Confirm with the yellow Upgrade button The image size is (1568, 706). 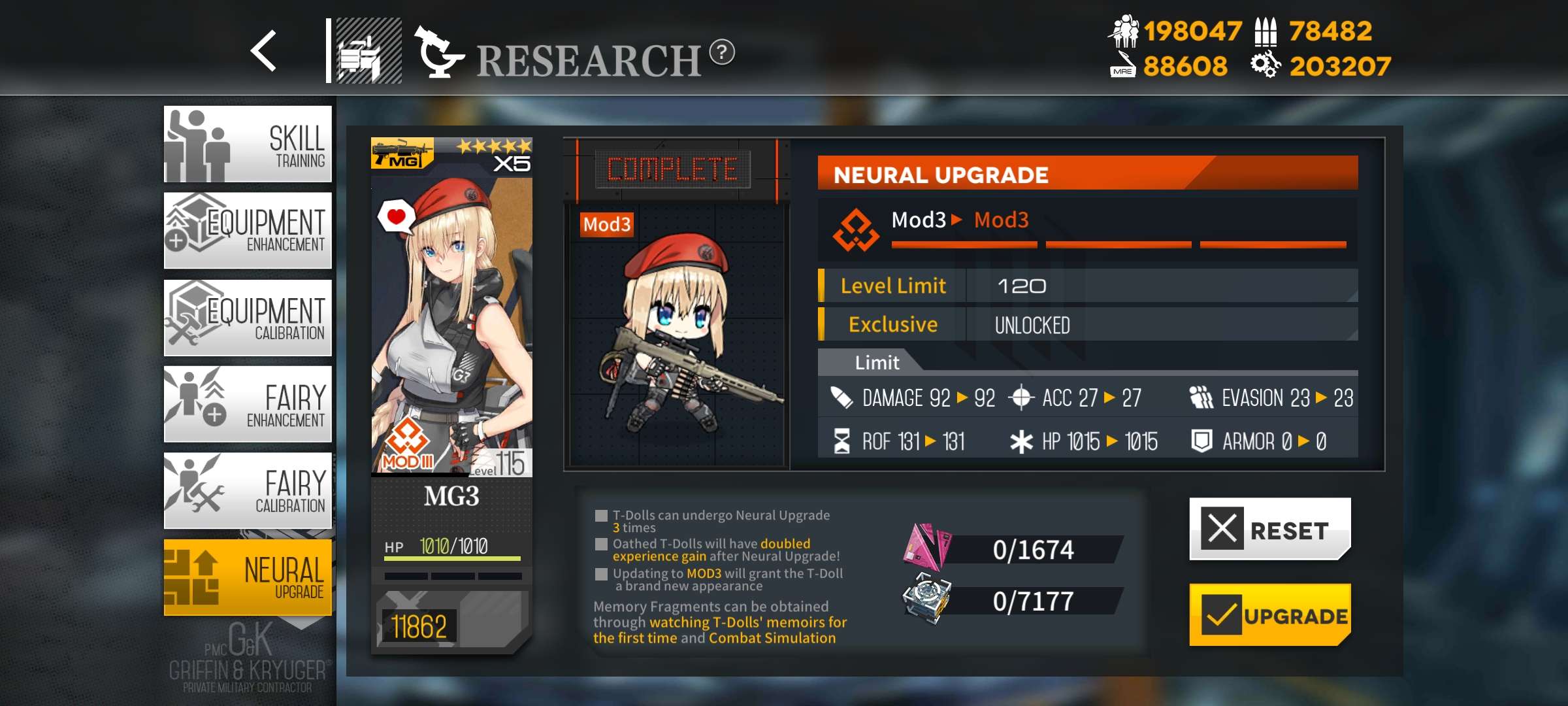(x=1269, y=615)
